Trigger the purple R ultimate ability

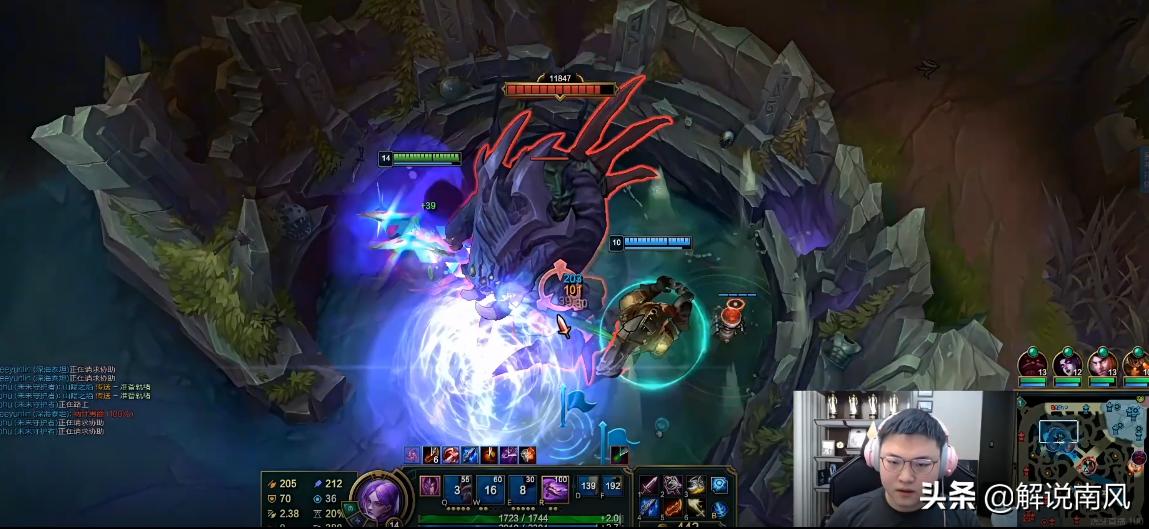(555, 489)
